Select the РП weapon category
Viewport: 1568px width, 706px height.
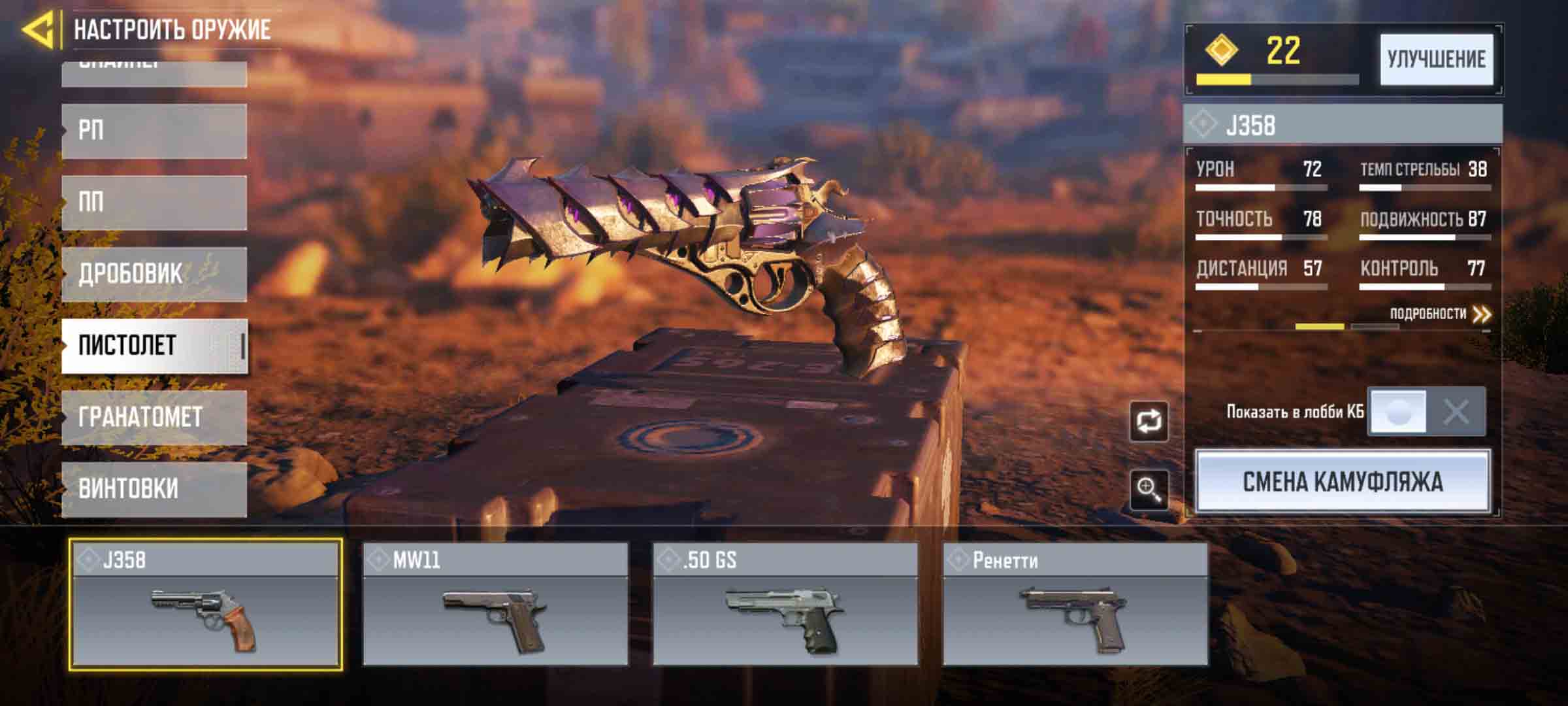pos(154,131)
